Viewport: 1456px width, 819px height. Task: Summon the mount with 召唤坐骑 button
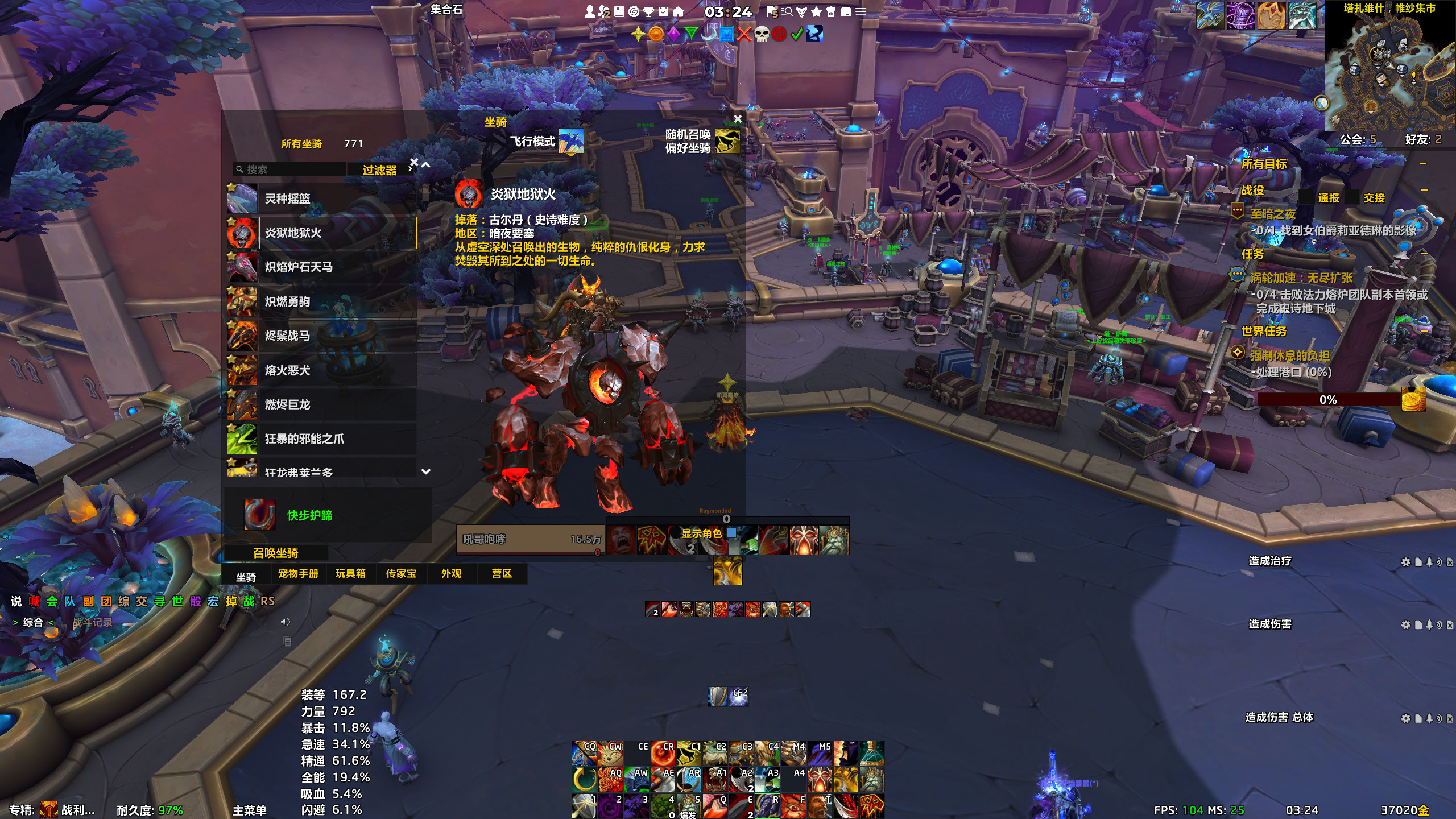(x=276, y=553)
